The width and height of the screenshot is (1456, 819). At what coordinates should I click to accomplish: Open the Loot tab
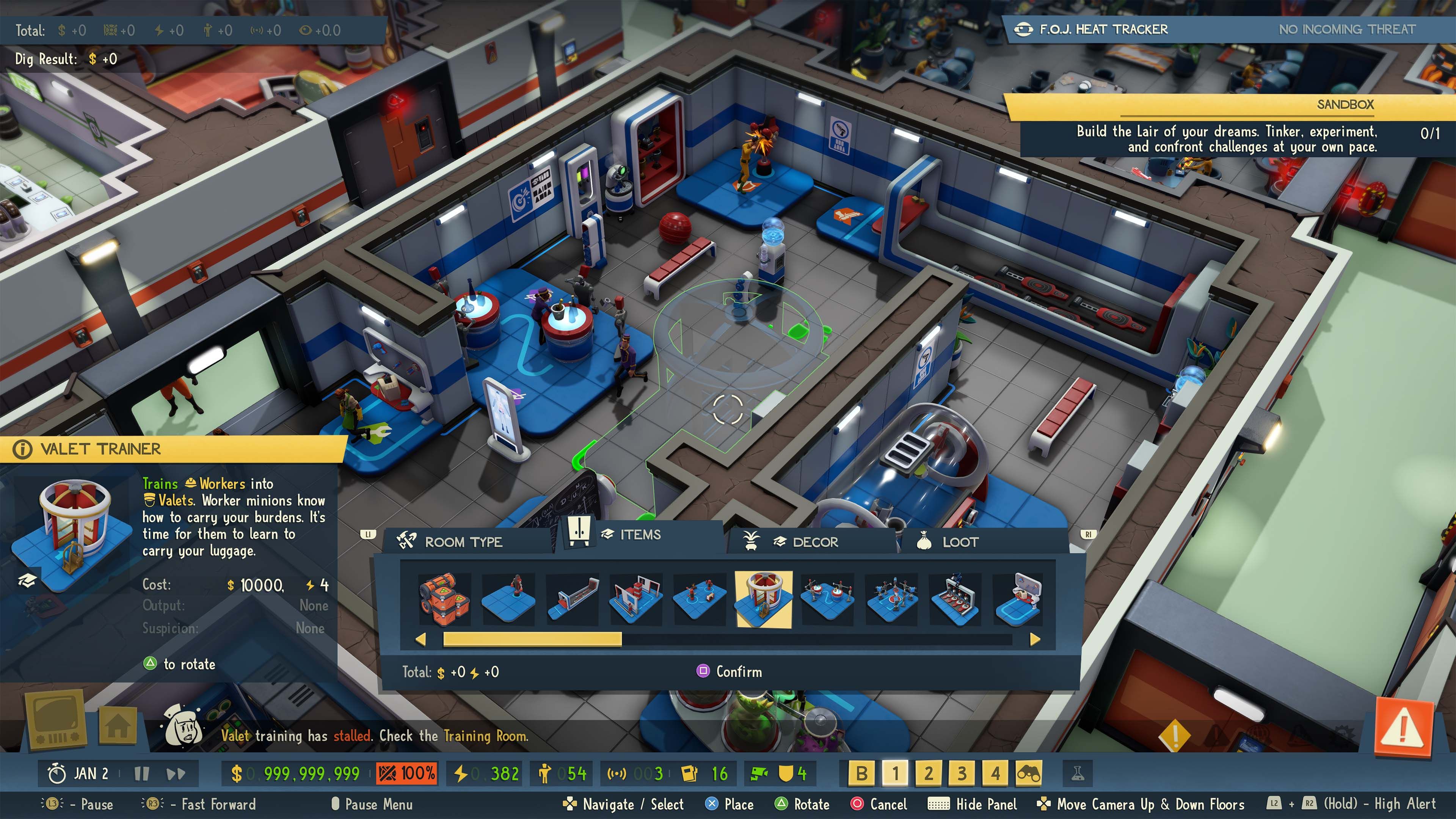[959, 542]
